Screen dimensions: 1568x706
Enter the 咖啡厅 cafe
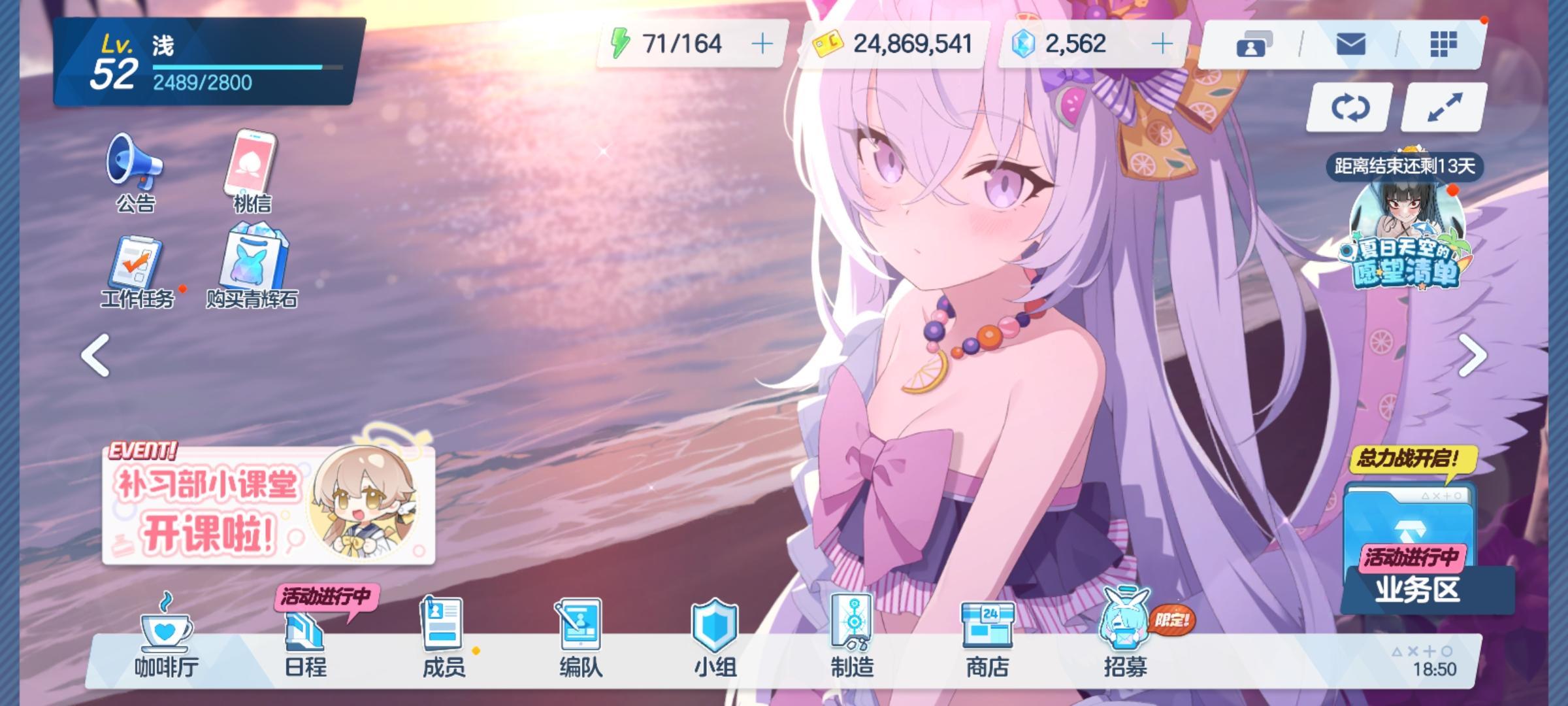[x=165, y=644]
